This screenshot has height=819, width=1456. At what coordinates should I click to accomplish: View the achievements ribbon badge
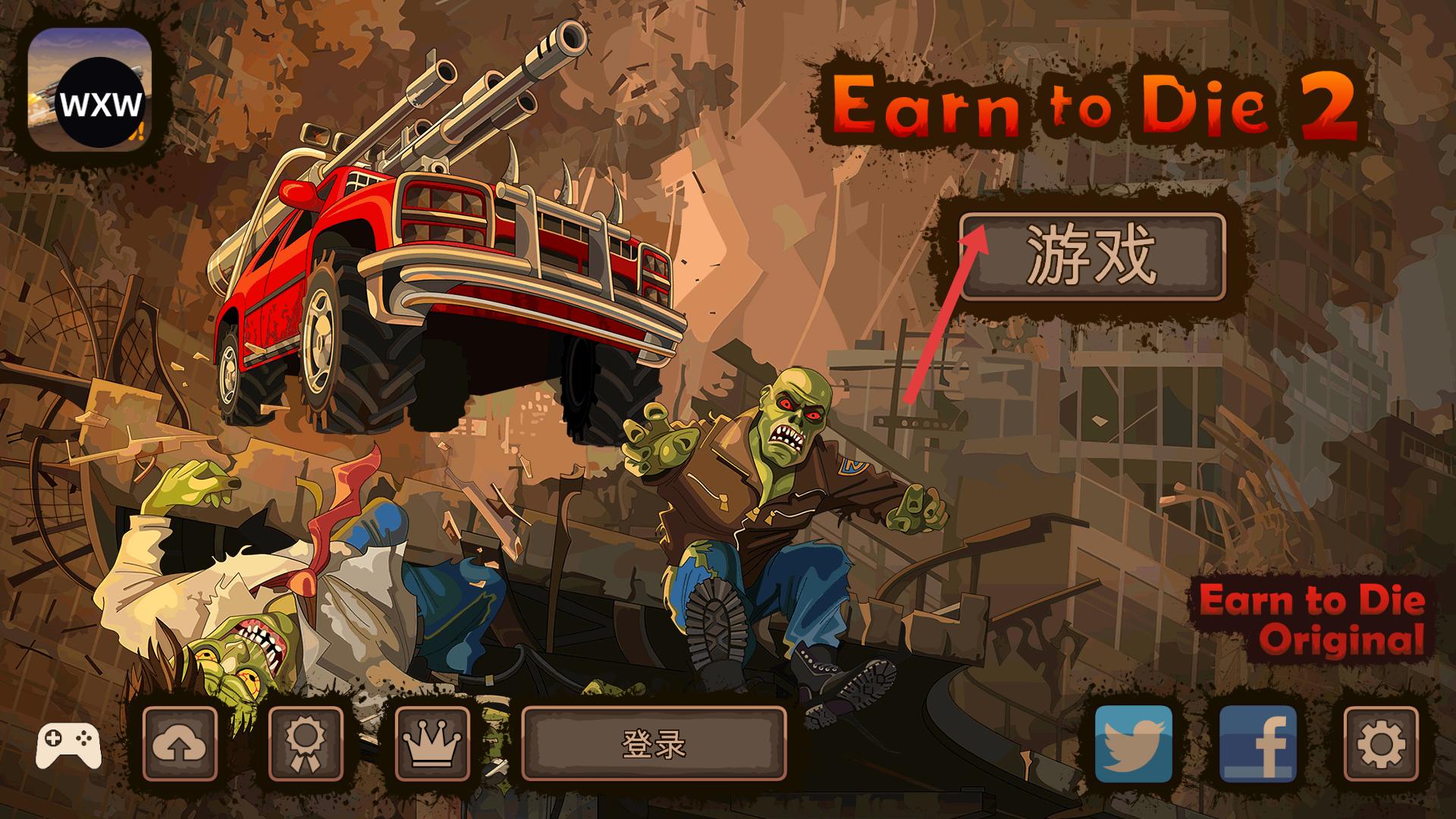pos(306,744)
